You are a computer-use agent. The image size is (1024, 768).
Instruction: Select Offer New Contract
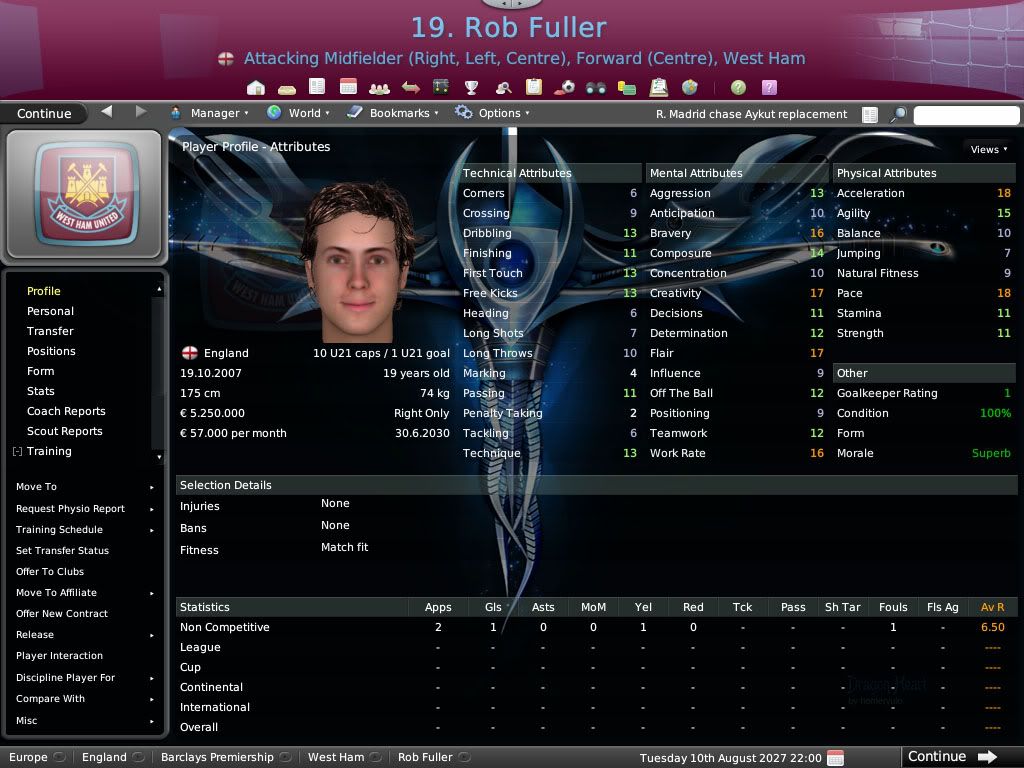[x=62, y=613]
